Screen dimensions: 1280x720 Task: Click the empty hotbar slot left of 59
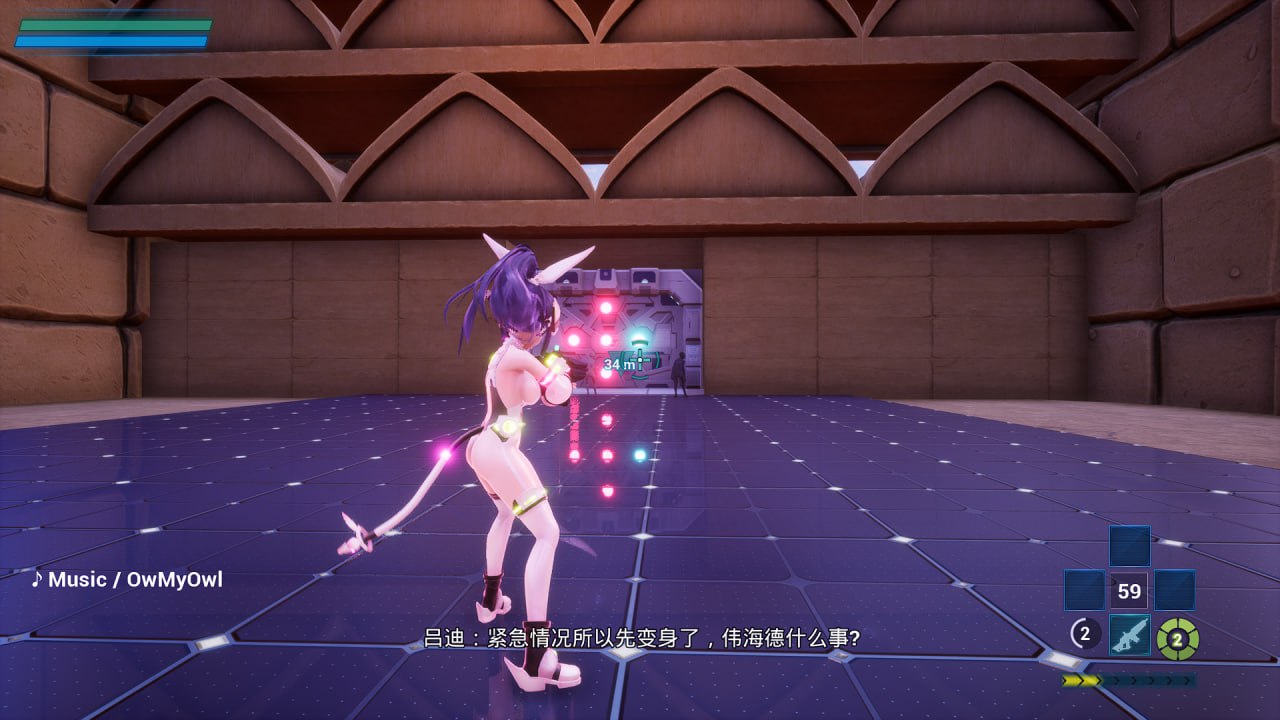[x=1084, y=589]
